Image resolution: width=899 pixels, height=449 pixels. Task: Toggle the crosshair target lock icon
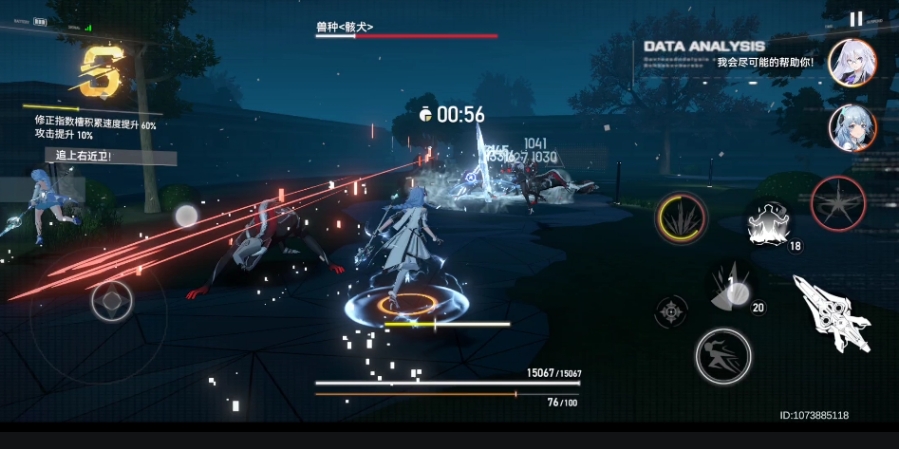point(671,311)
